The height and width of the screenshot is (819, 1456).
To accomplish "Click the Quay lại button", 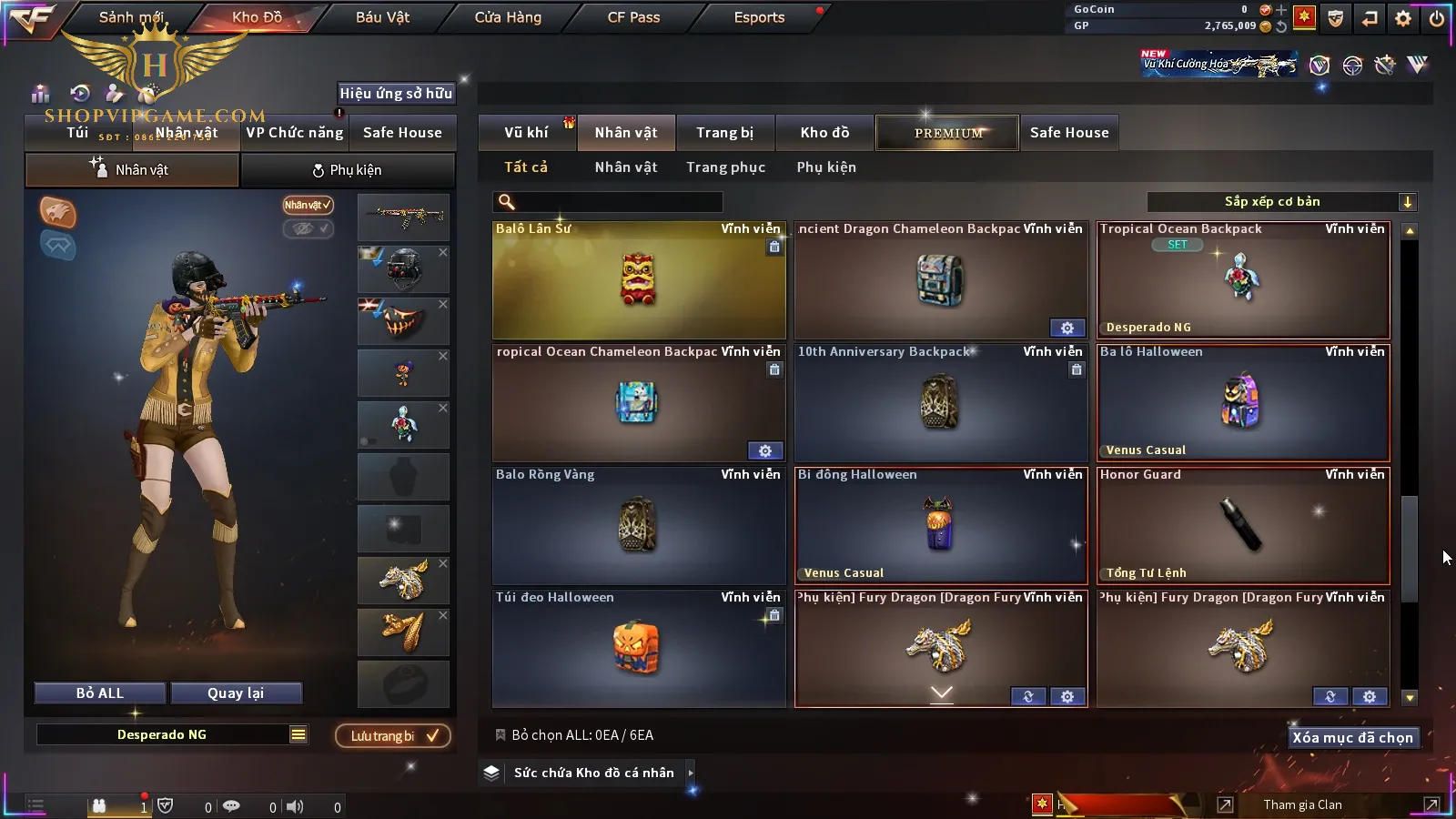I will click(x=236, y=693).
